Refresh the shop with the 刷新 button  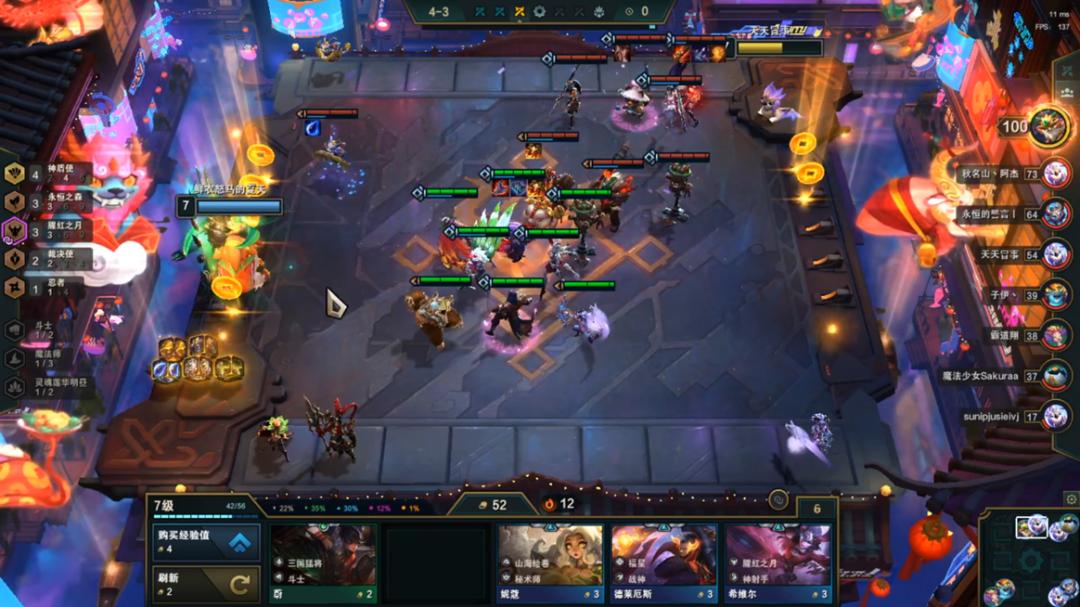tap(207, 584)
